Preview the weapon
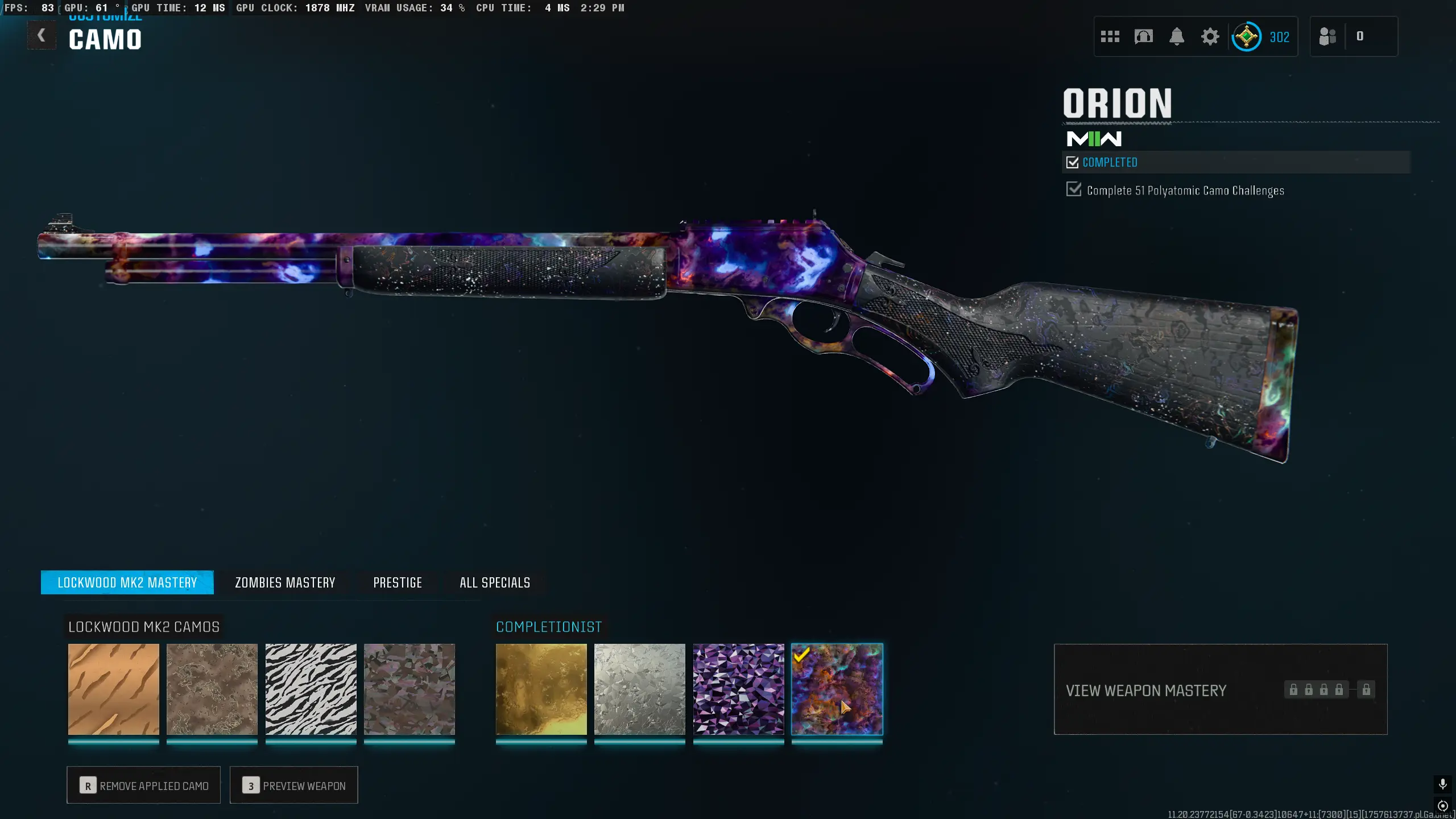The height and width of the screenshot is (819, 1456). pos(294,785)
